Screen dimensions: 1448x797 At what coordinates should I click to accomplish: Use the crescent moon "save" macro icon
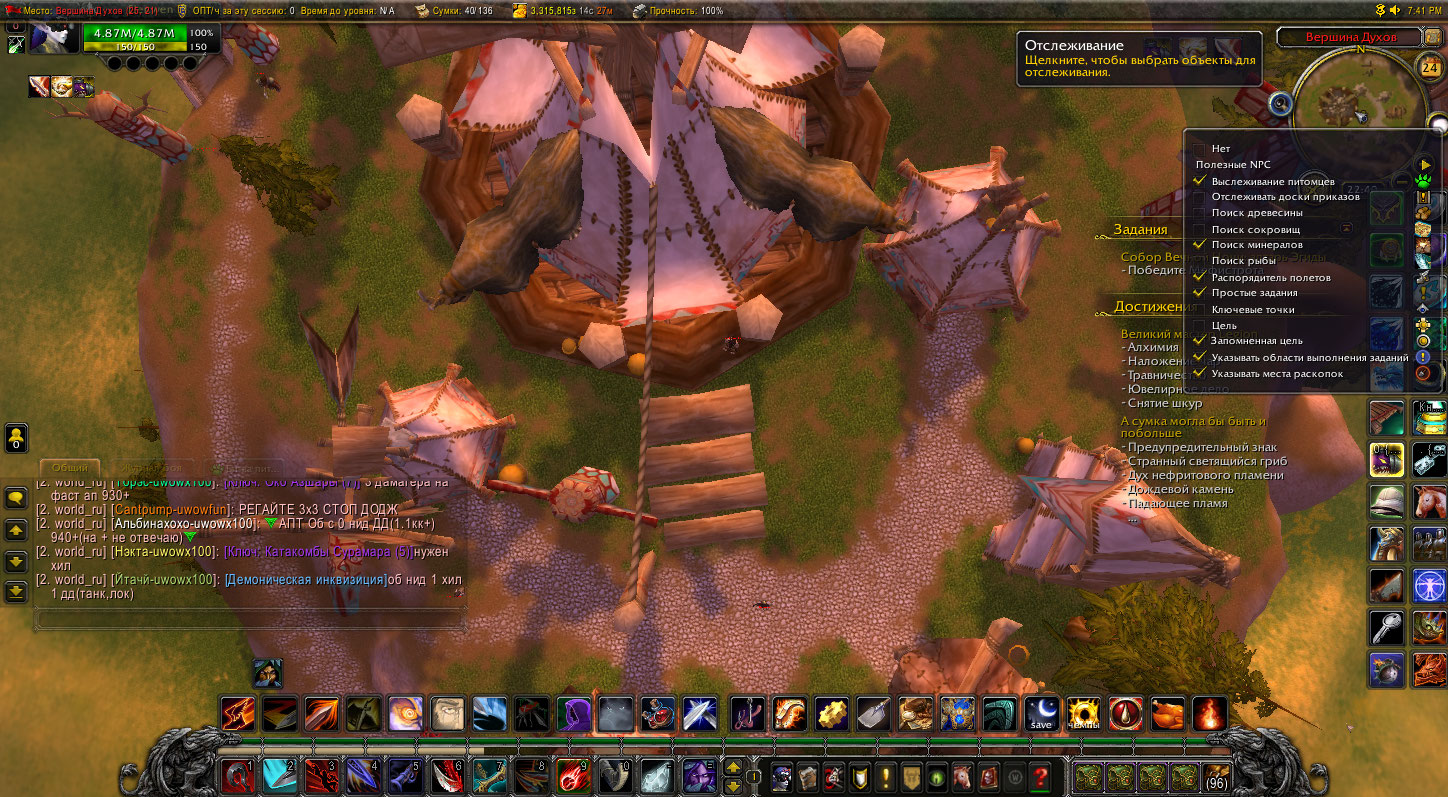[x=1041, y=714]
